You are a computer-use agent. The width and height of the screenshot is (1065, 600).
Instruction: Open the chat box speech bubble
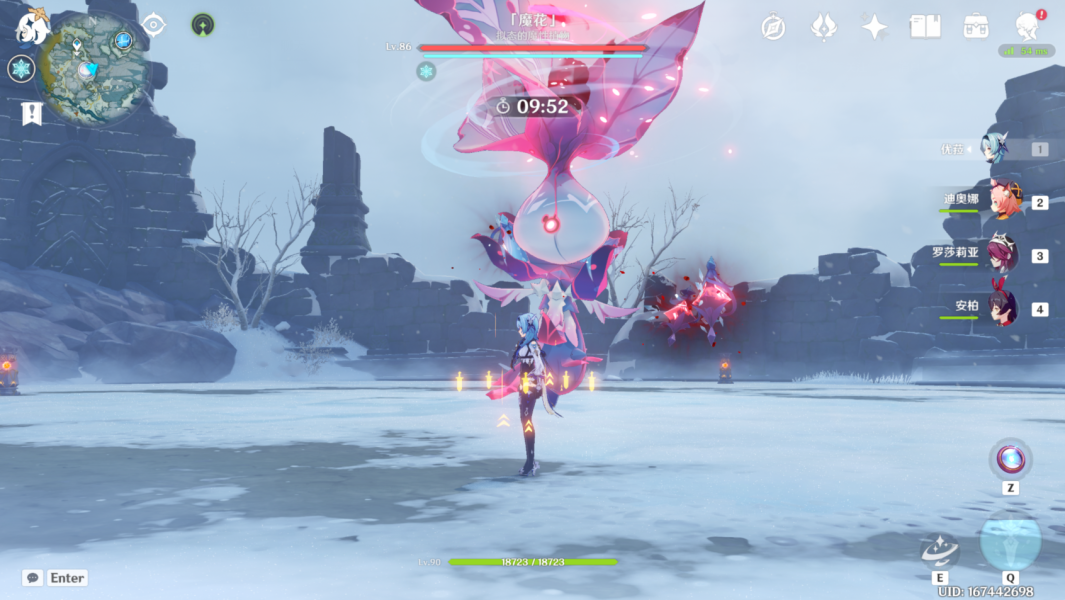(33, 578)
